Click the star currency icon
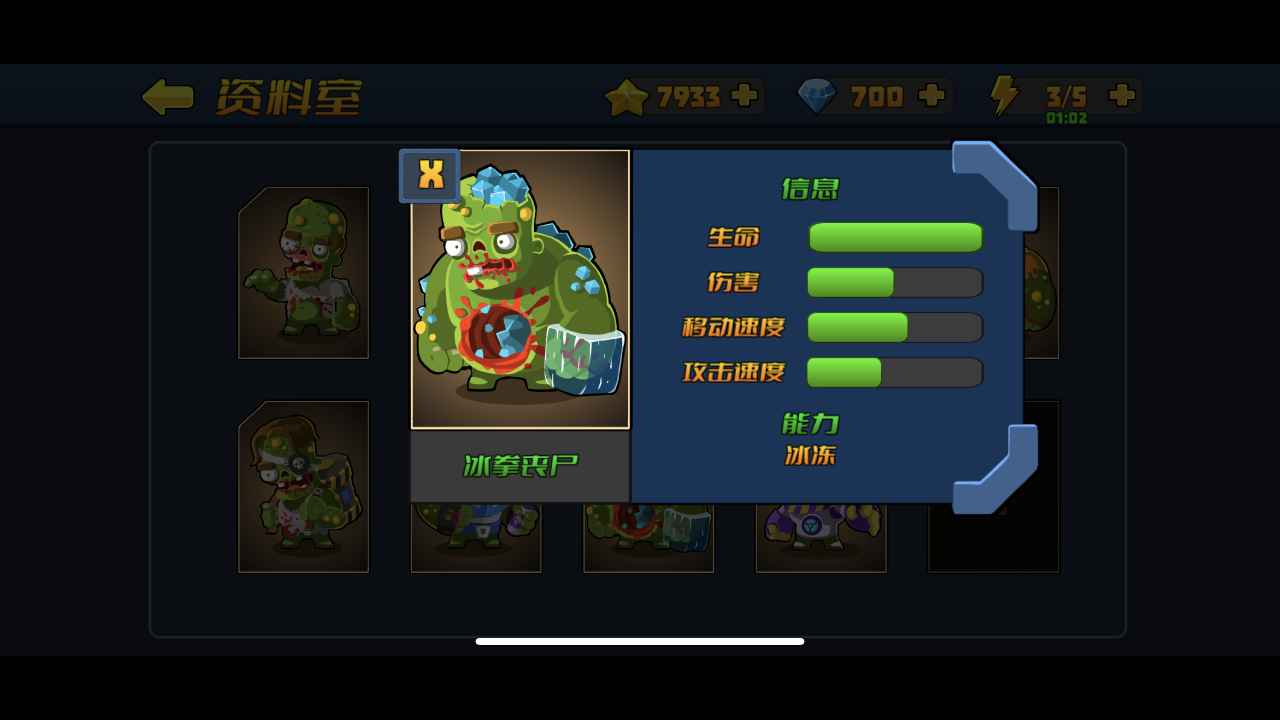Image resolution: width=1280 pixels, height=720 pixels. pyautogui.click(x=625, y=96)
